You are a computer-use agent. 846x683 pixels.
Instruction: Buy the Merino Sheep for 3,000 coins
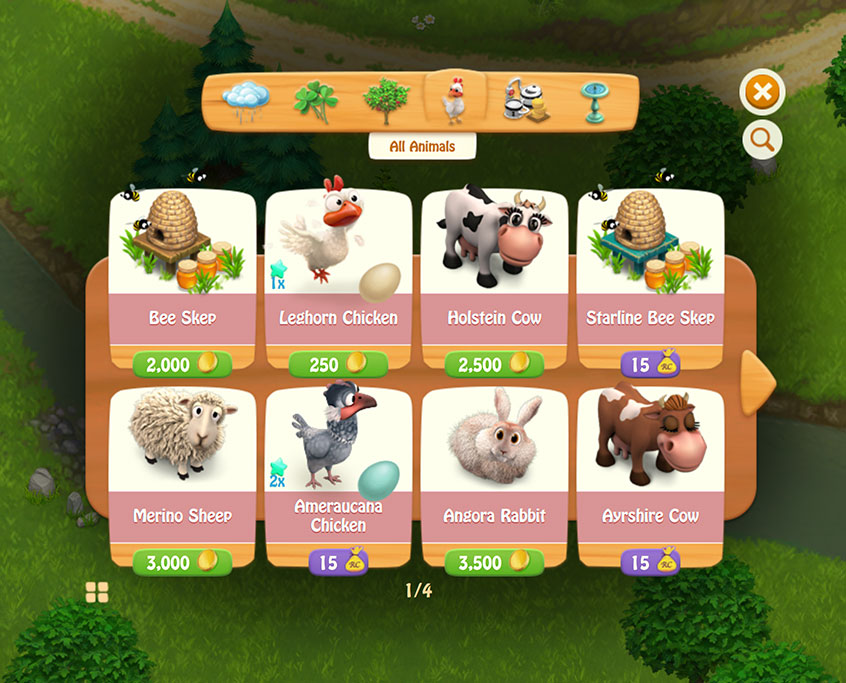point(183,562)
